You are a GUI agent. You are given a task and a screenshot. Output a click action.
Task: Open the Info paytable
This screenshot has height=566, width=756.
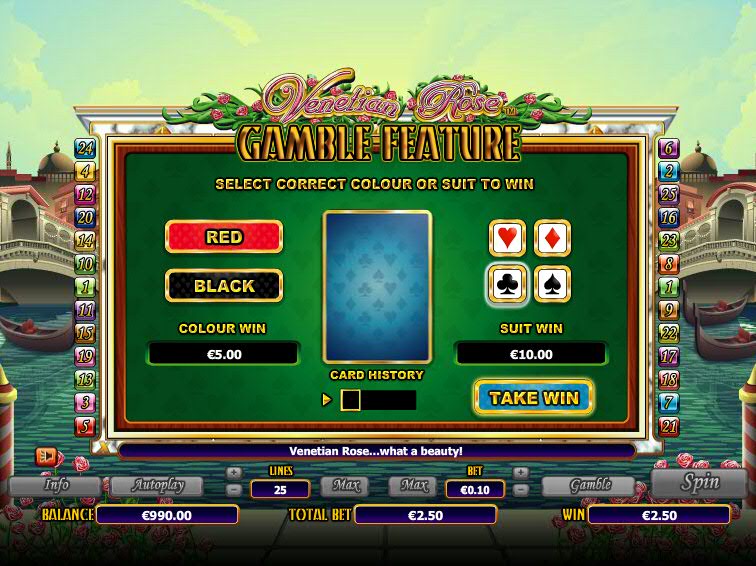click(x=55, y=486)
